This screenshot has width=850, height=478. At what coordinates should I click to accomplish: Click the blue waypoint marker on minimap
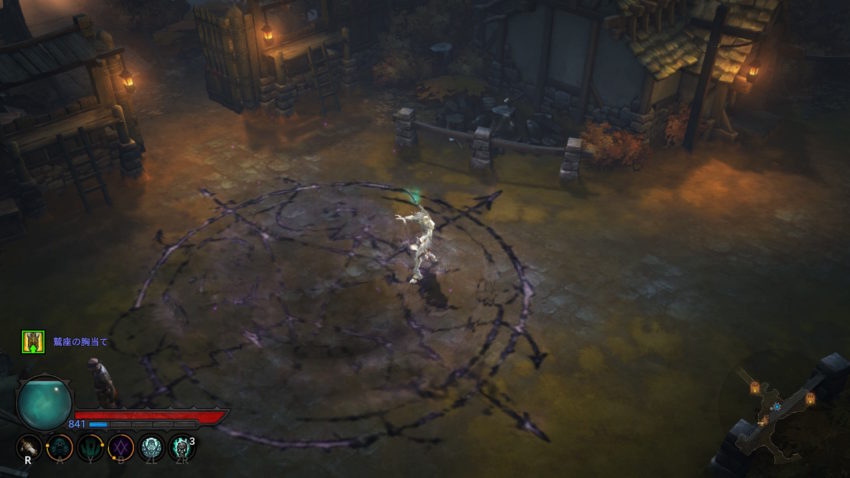click(775, 407)
